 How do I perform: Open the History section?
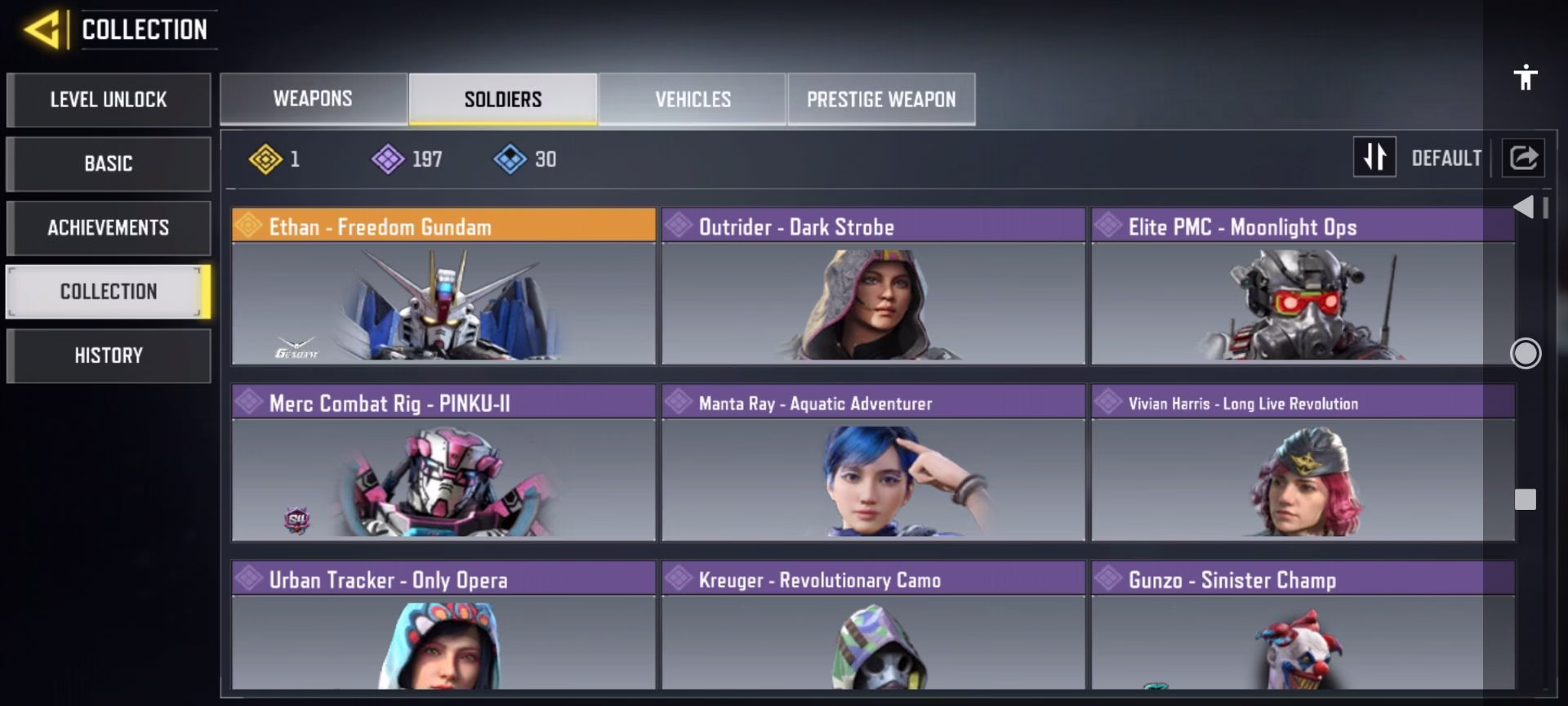click(x=109, y=355)
